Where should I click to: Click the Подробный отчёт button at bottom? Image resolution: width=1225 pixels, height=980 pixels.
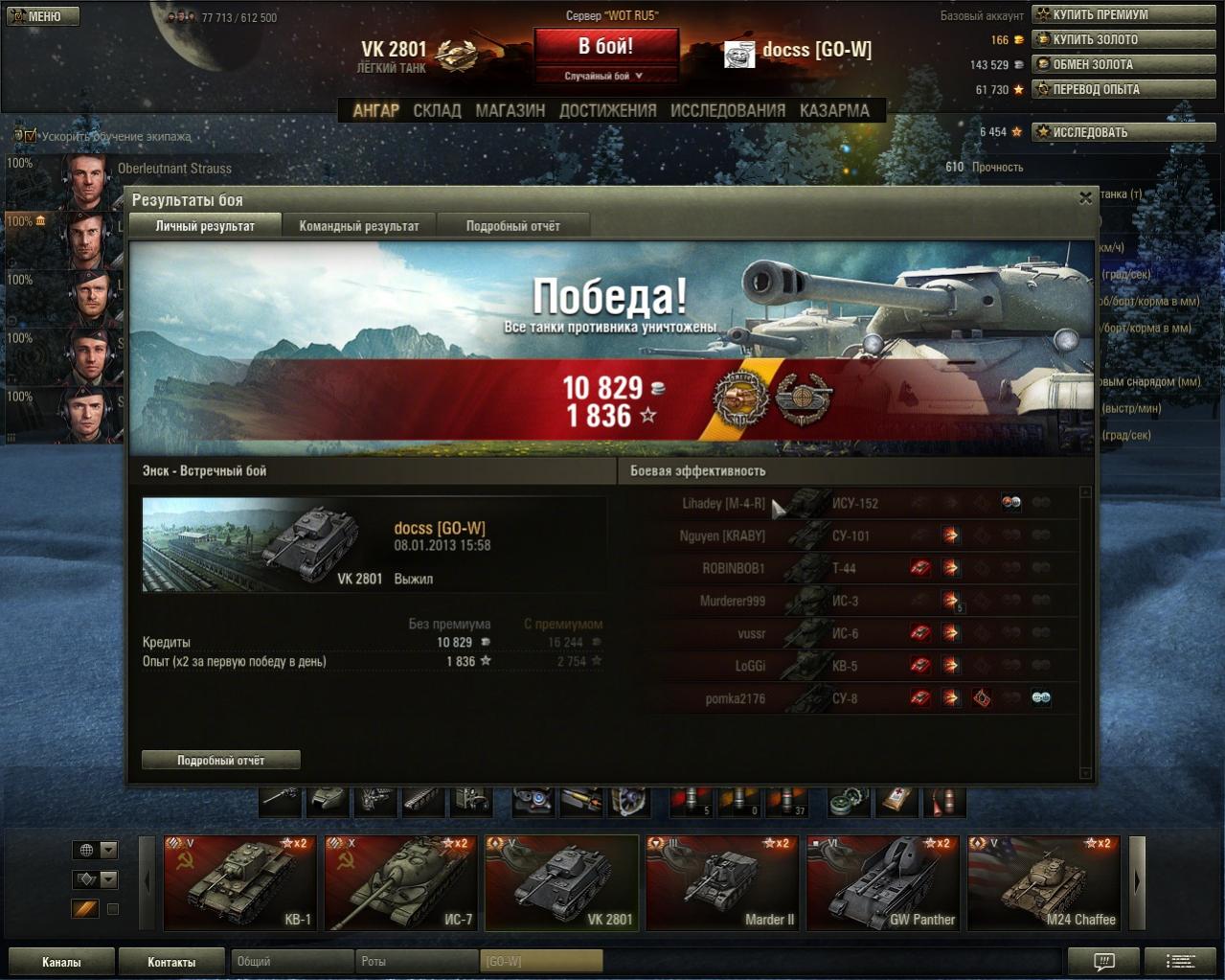click(220, 760)
